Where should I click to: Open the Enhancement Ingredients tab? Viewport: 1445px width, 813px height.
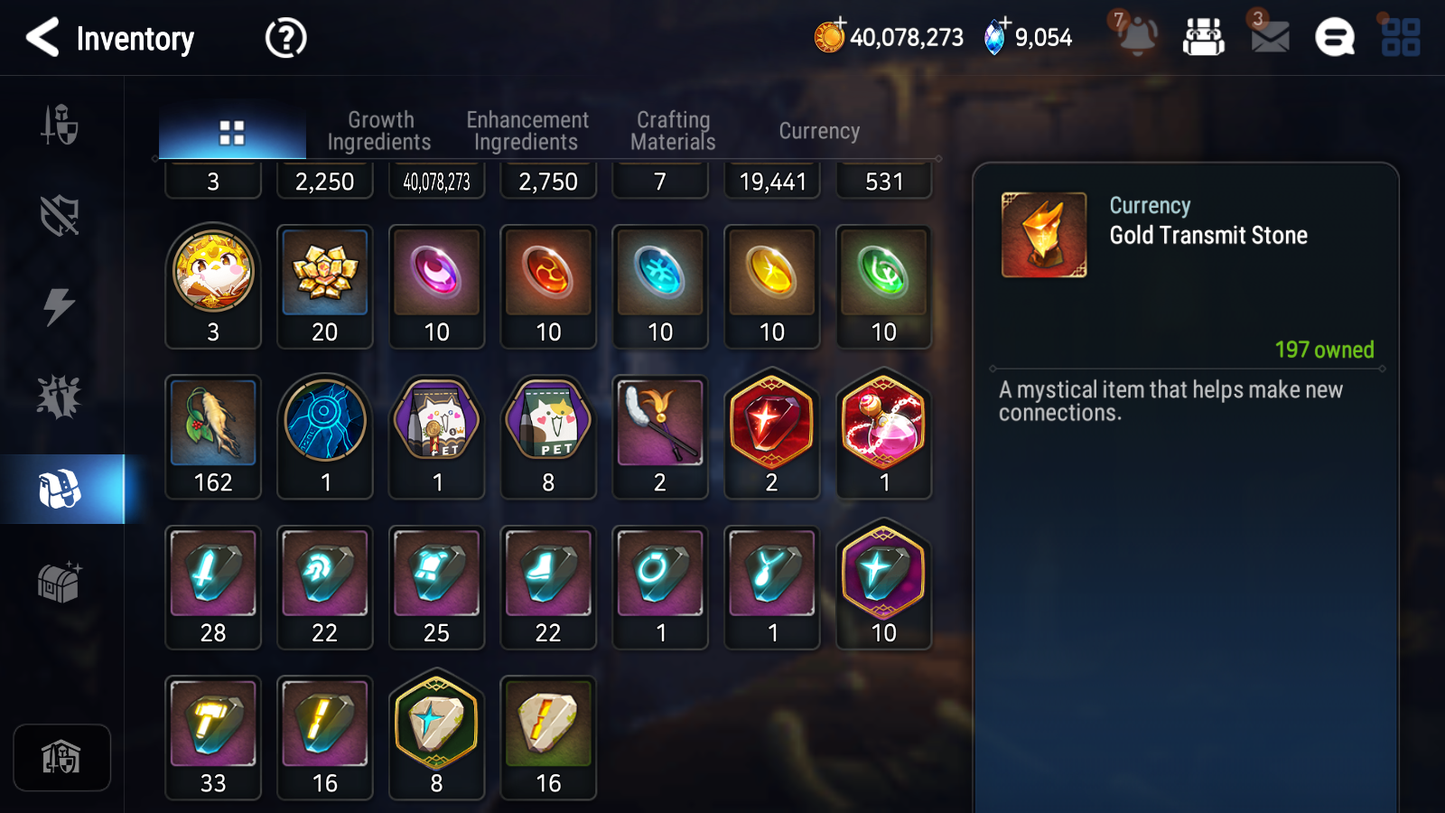point(527,131)
